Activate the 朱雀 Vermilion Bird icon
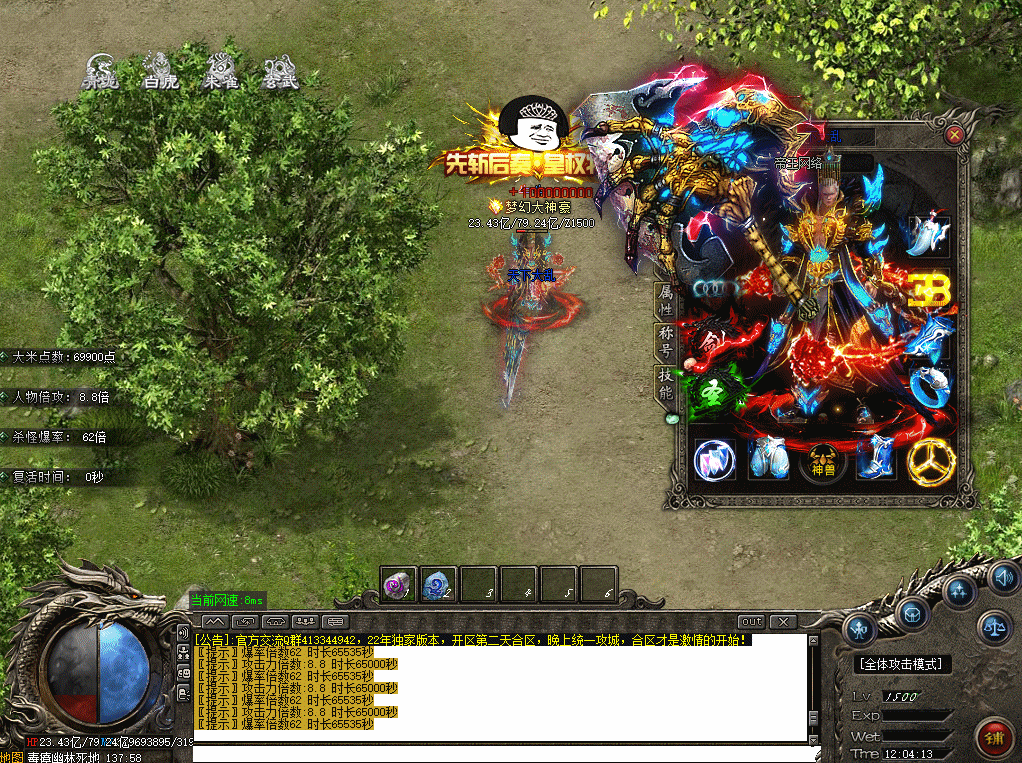The width and height of the screenshot is (1022, 763). tap(220, 72)
